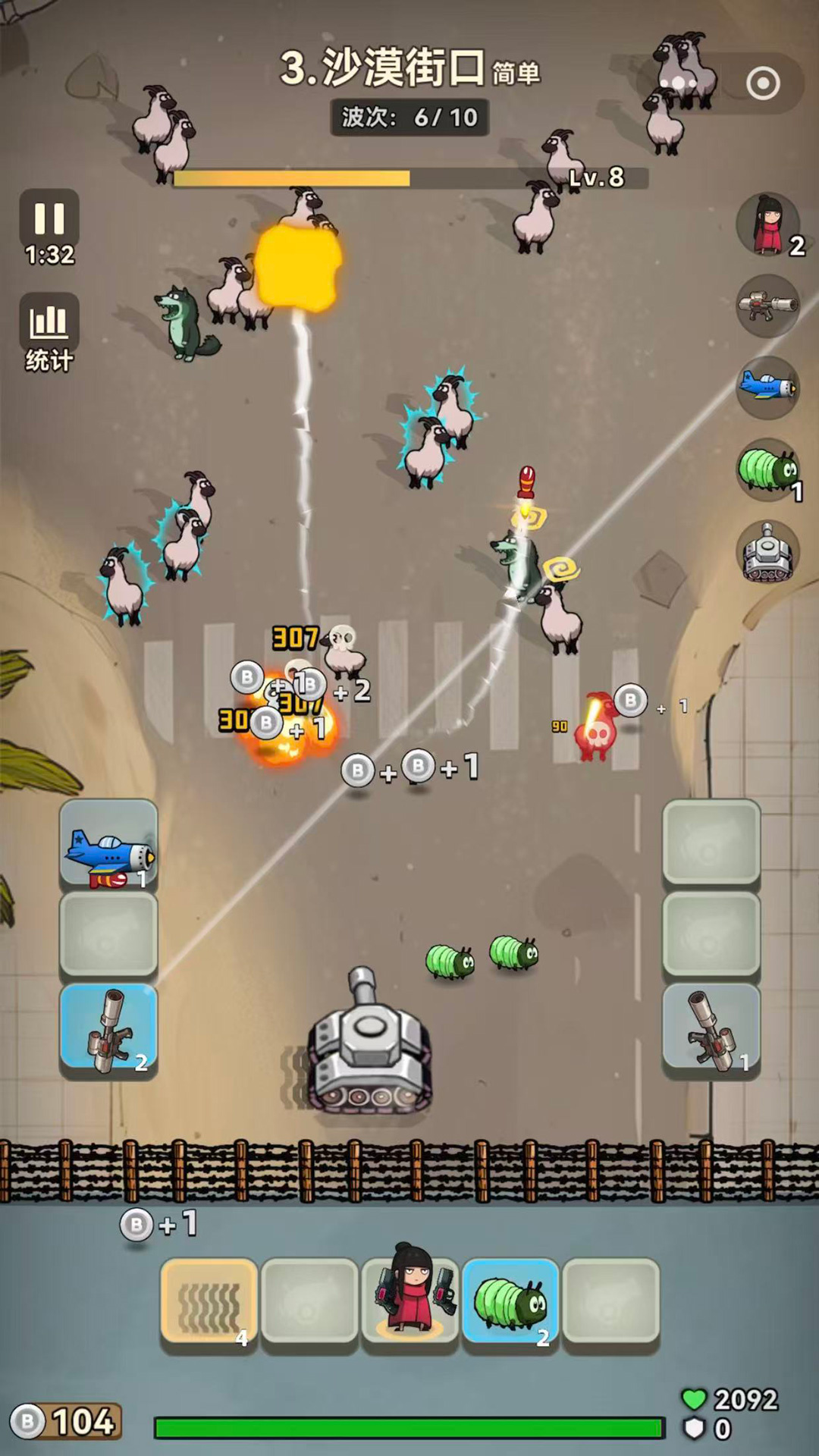Select the blue airplane icon in sidebar
The height and width of the screenshot is (1456, 819).
click(767, 388)
